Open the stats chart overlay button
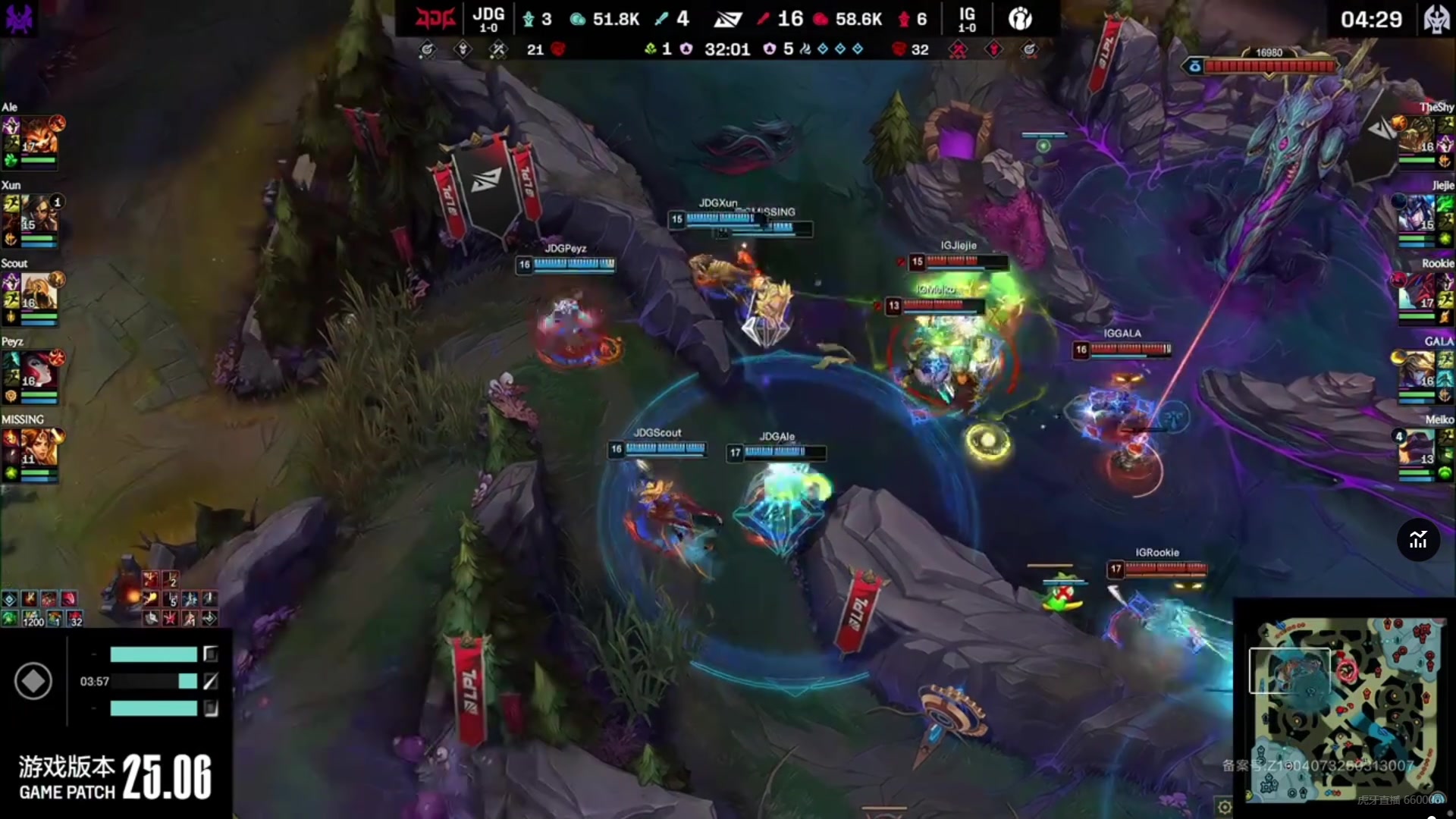 coord(1418,540)
